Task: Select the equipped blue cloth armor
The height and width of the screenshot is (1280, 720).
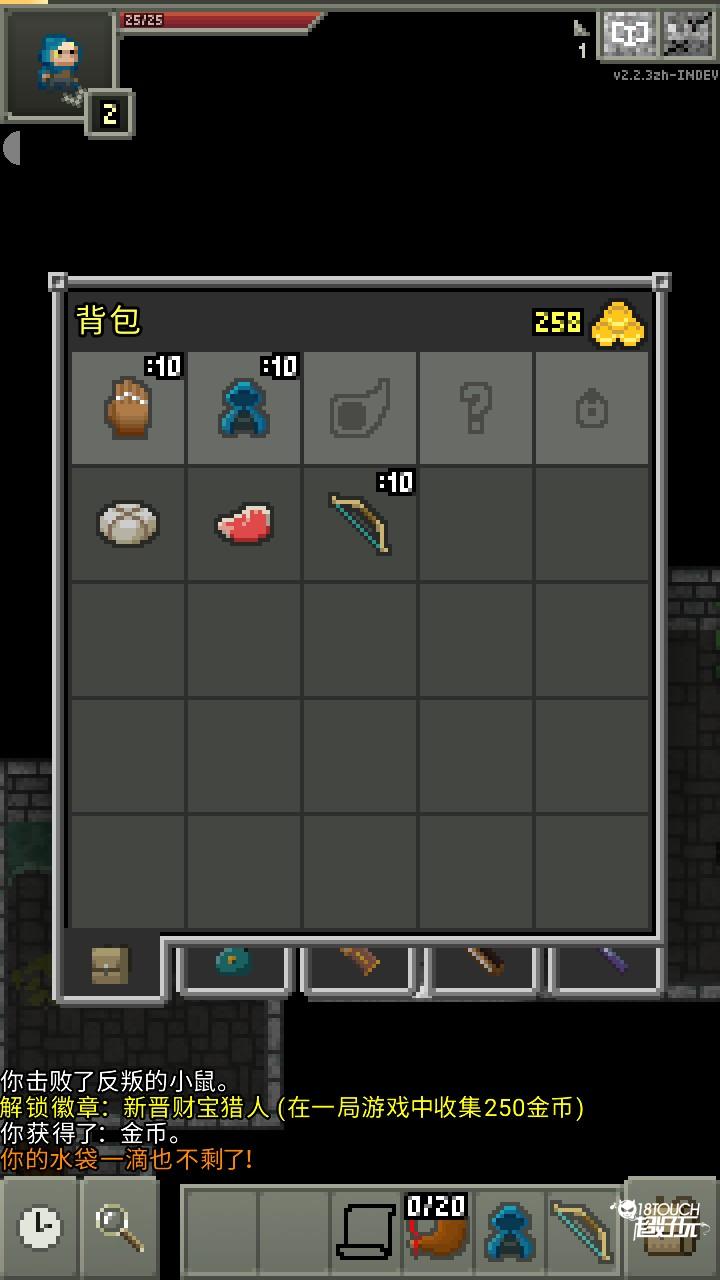Action: [245, 407]
